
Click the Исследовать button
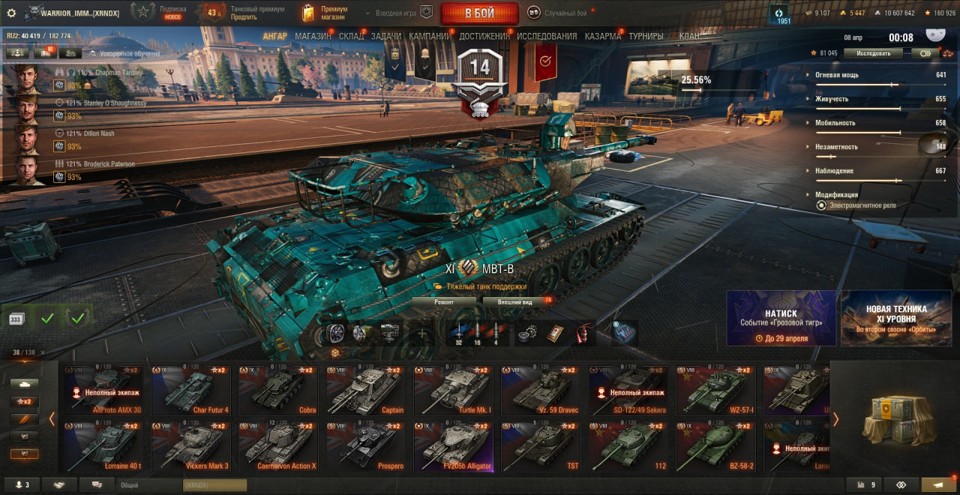pos(873,53)
